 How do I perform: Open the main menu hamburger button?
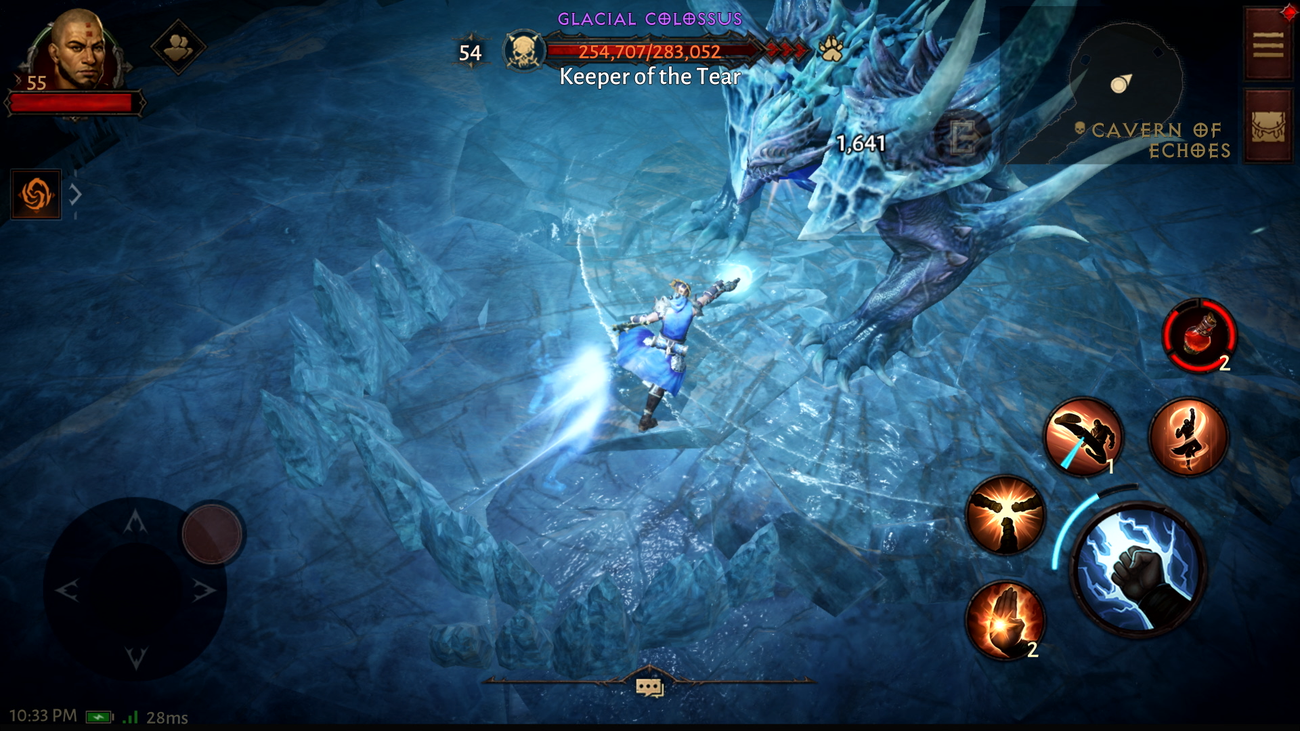(1268, 45)
